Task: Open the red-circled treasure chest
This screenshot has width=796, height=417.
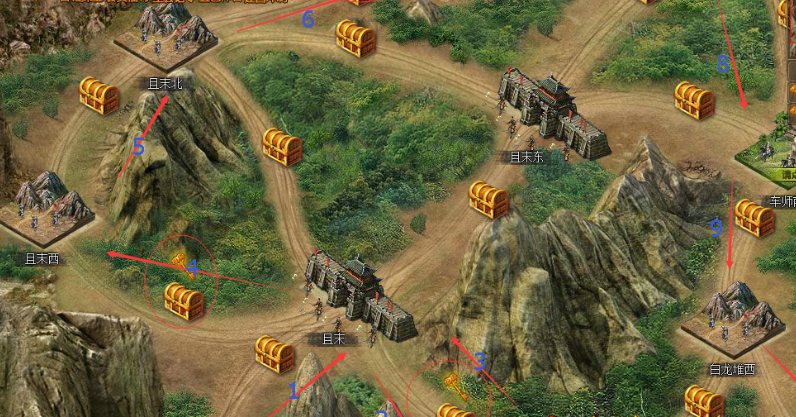Action: pos(184,299)
